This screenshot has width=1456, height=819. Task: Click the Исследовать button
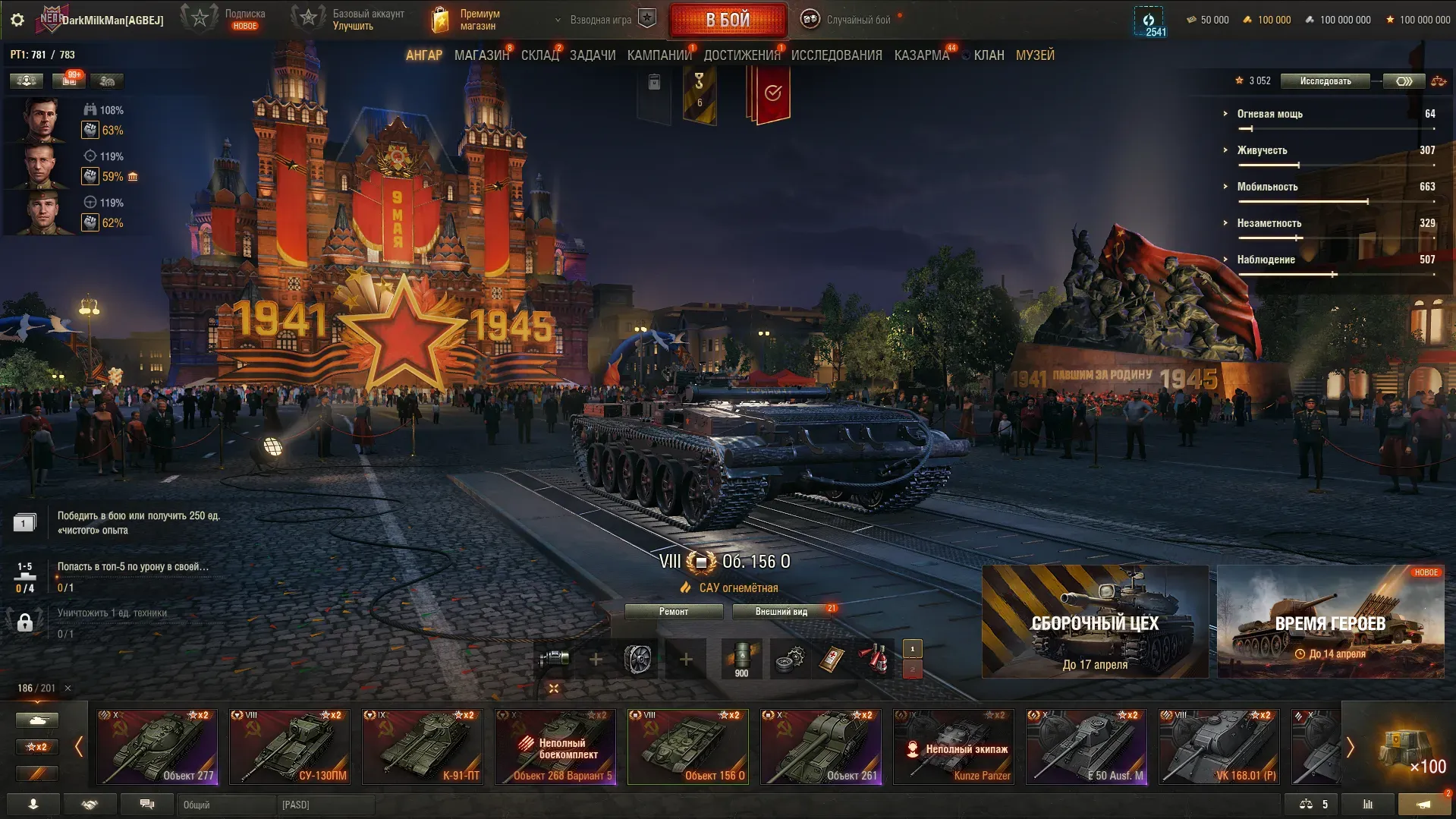[x=1325, y=81]
